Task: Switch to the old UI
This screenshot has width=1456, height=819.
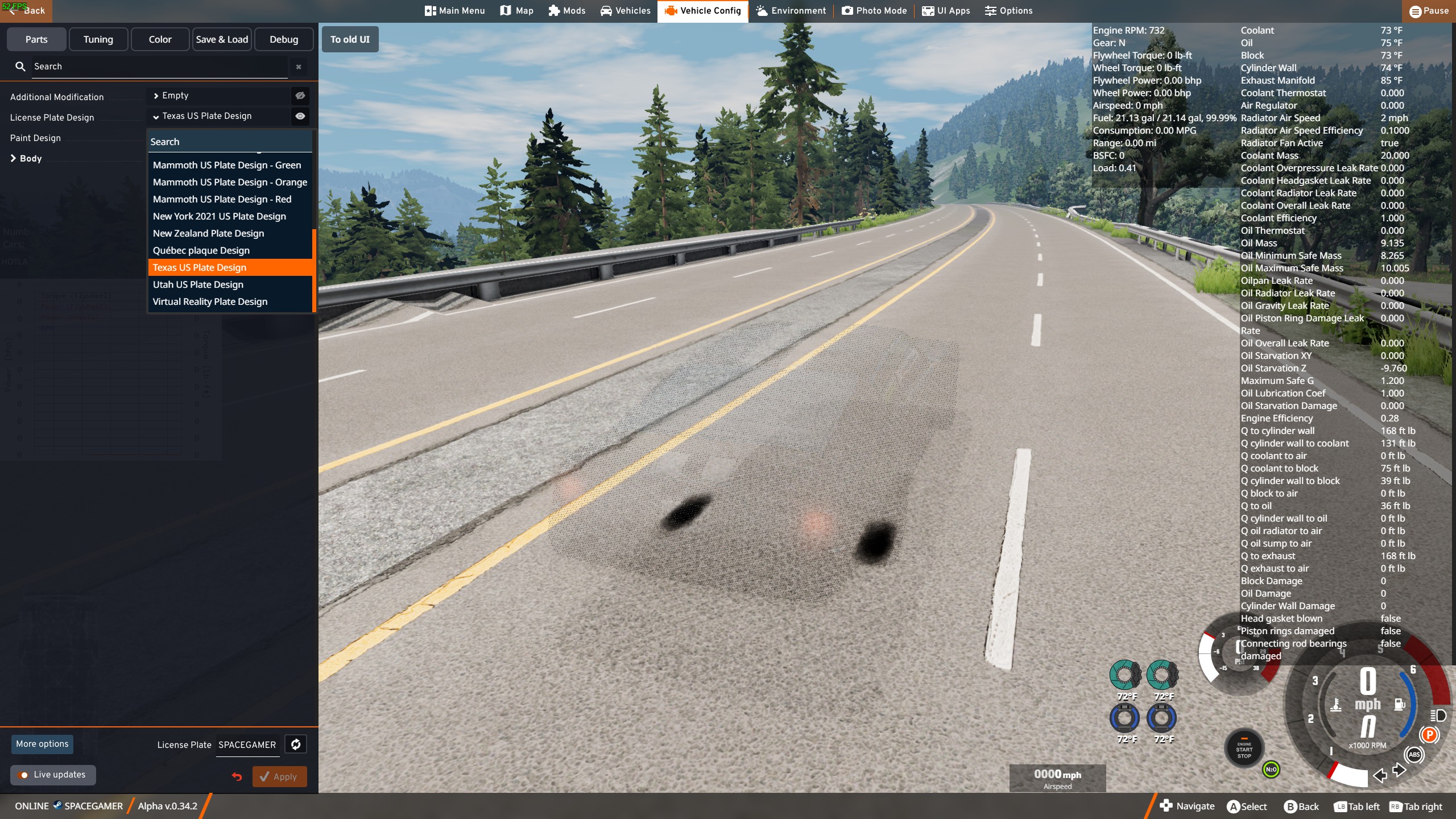Action: click(x=350, y=39)
